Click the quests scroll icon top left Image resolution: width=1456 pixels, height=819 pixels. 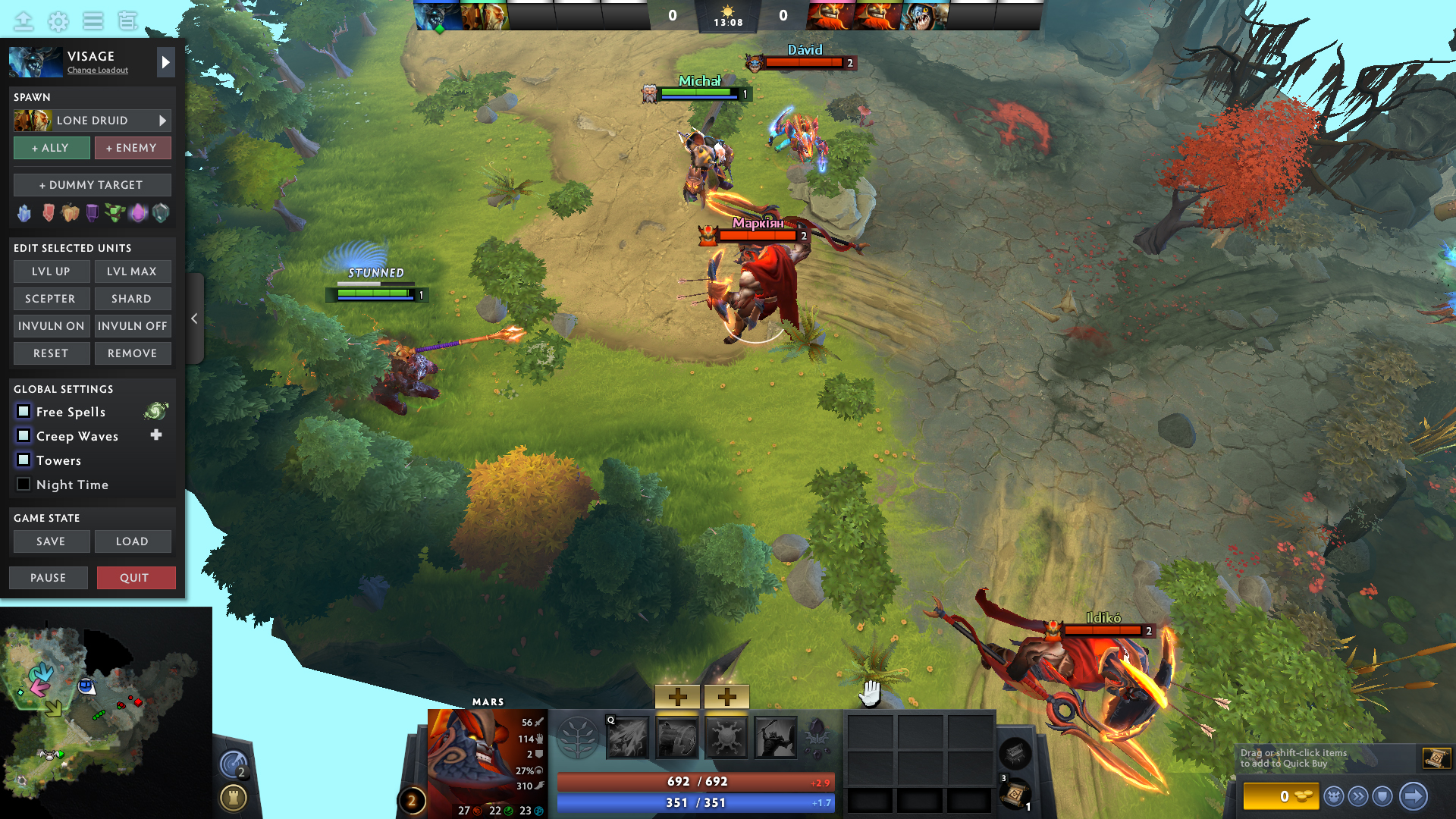[128, 21]
